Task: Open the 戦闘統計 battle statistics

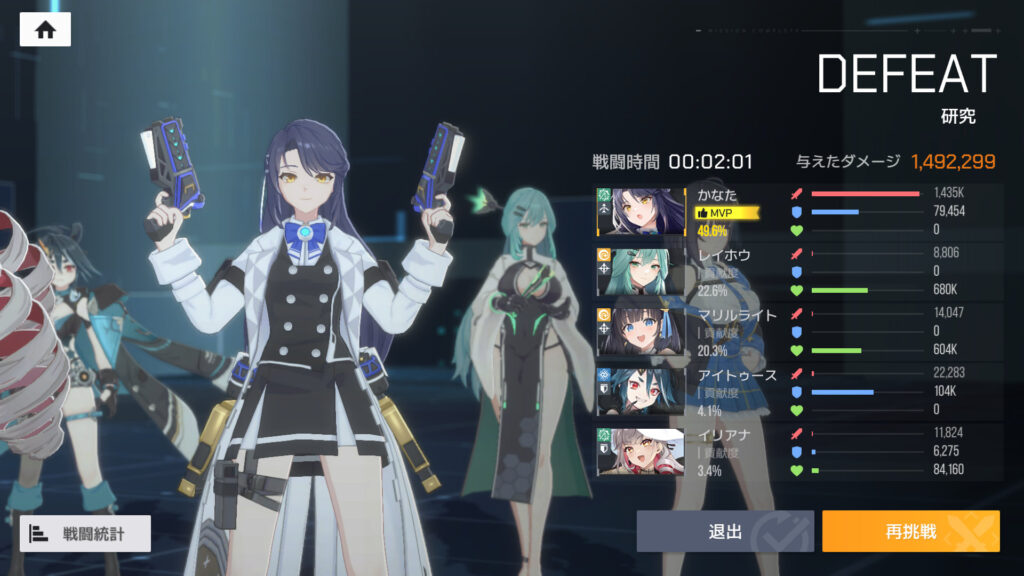Action: (x=85, y=534)
